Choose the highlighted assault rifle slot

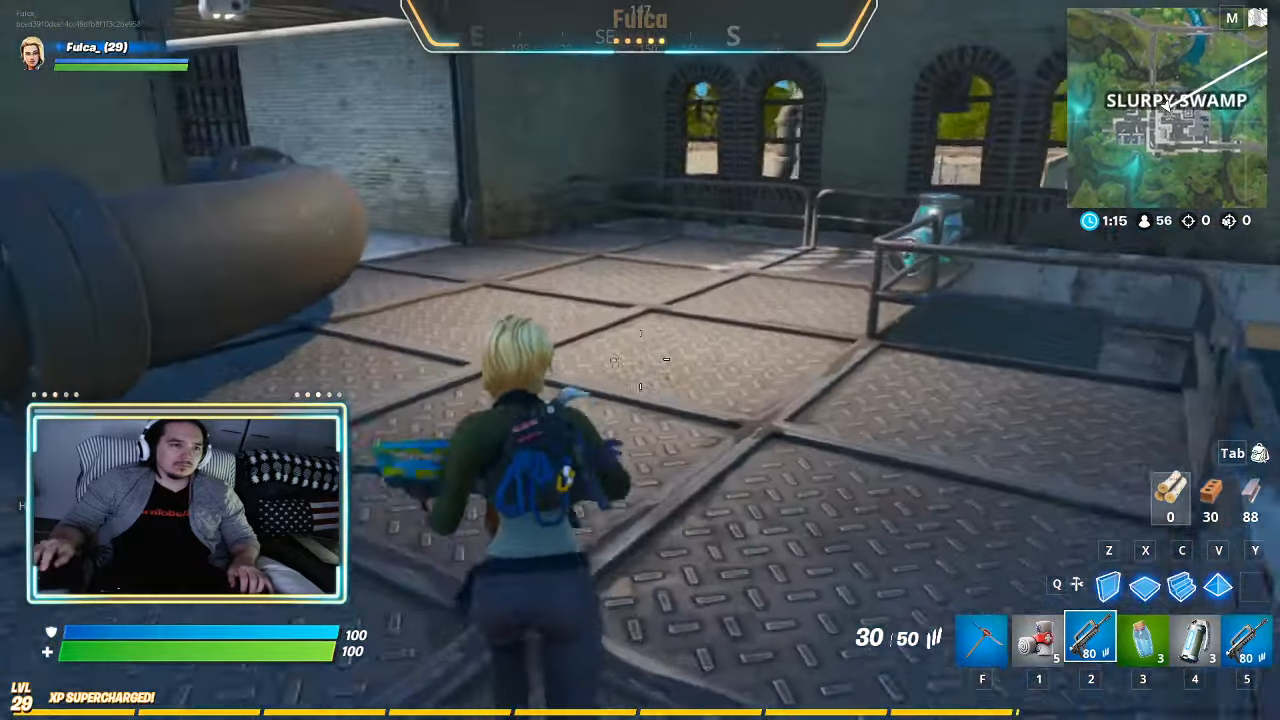1090,638
